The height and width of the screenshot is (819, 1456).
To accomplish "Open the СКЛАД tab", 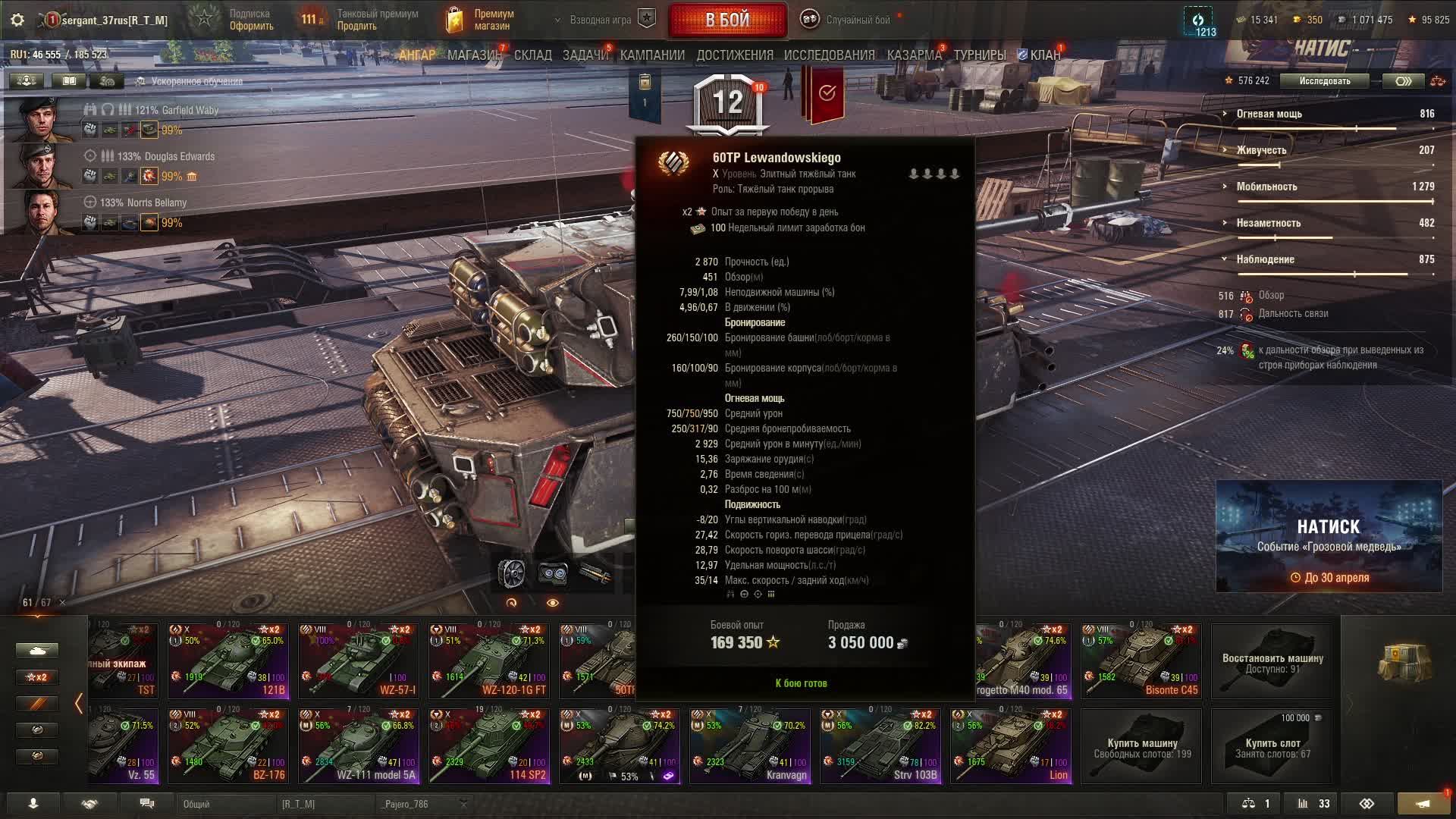I will pyautogui.click(x=533, y=55).
